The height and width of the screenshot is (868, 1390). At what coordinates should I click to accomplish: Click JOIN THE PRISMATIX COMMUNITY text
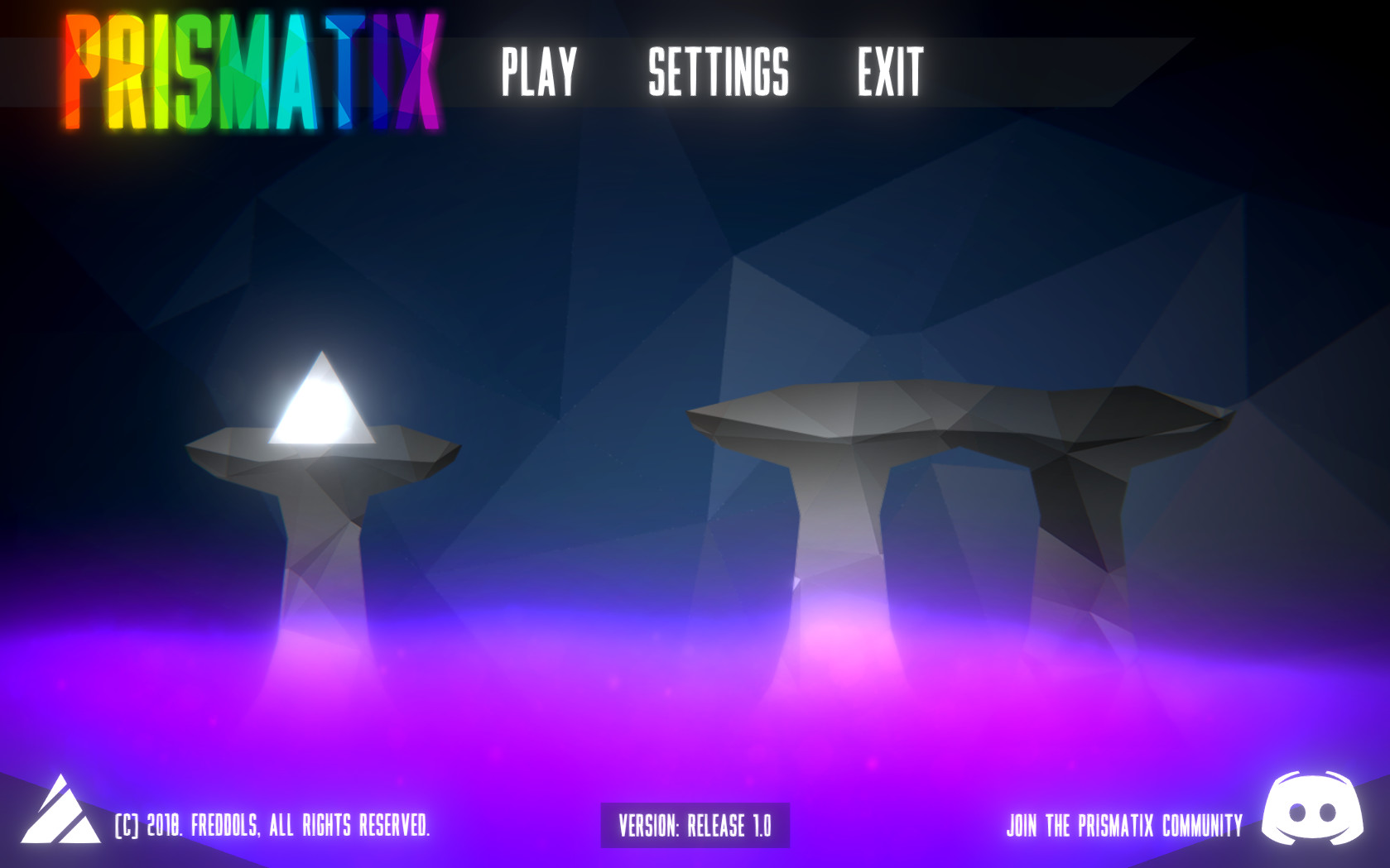(1123, 823)
